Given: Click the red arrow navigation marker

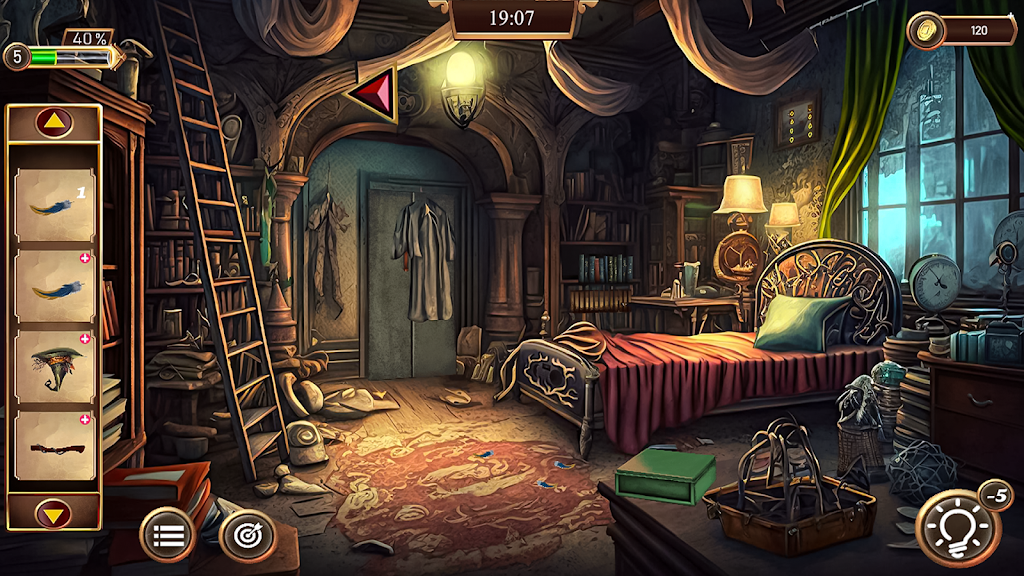Looking at the screenshot, I should [374, 94].
